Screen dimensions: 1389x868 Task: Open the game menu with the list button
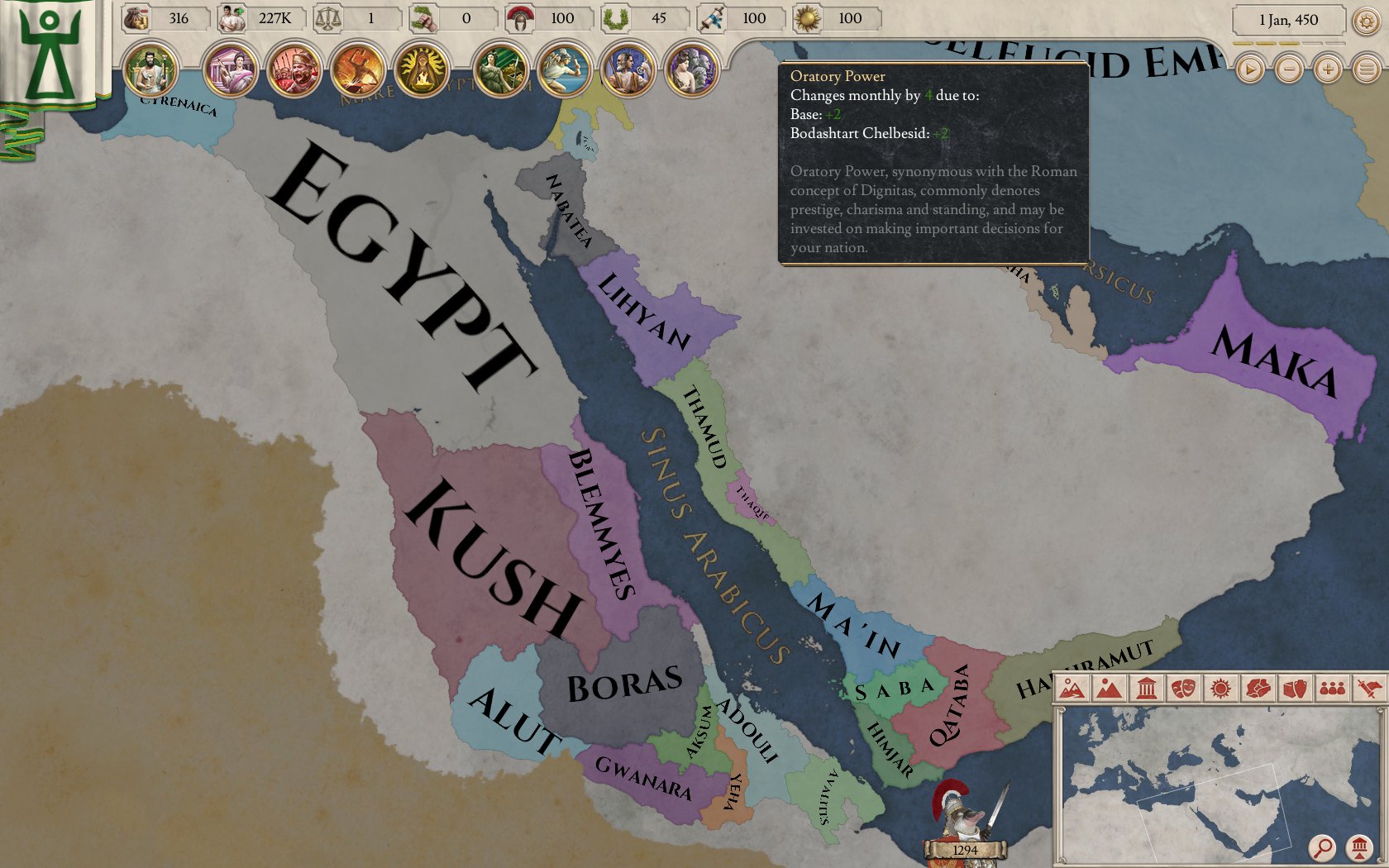click(x=1367, y=70)
